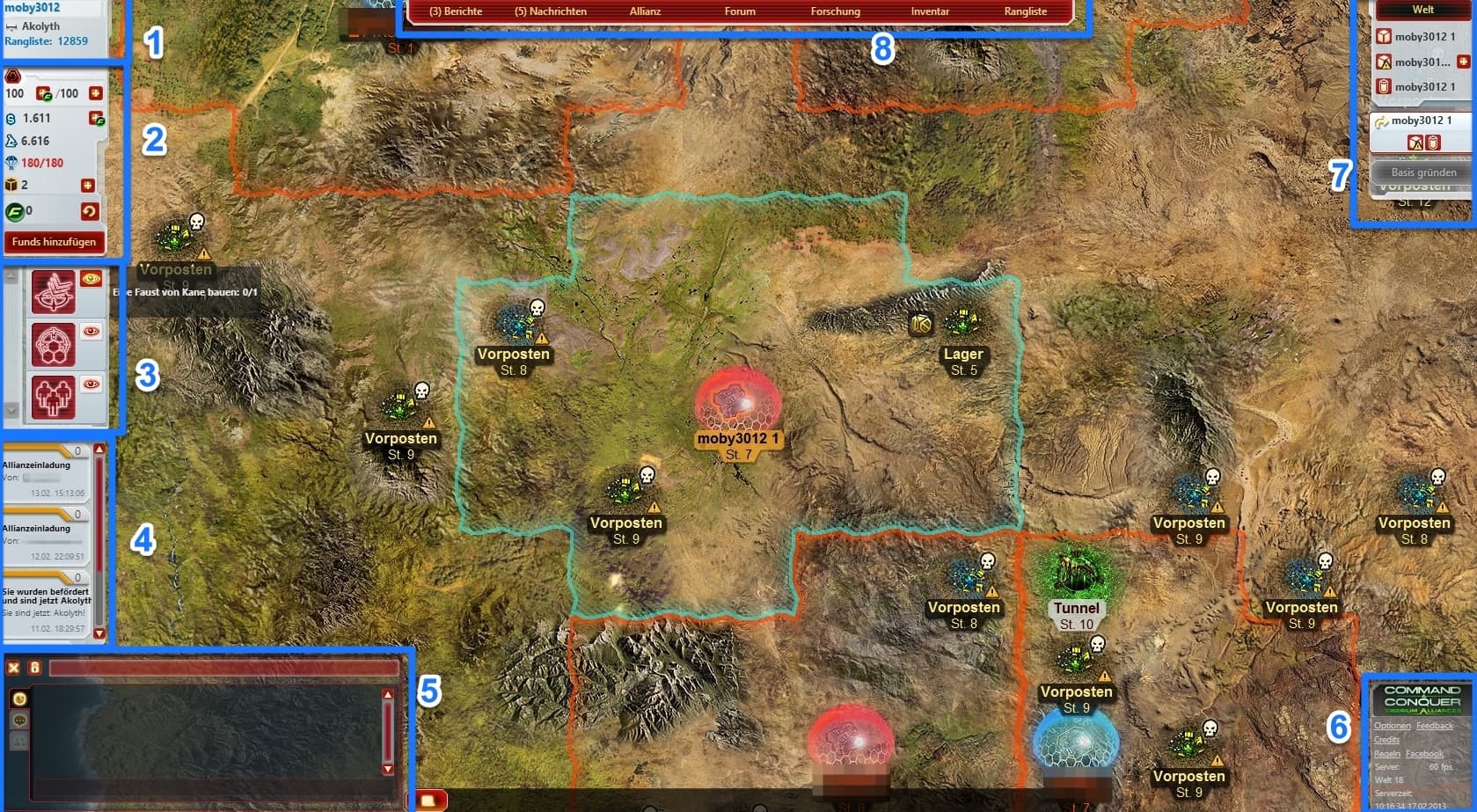Open the supply crate plus icon
1477x812 pixels.
pyautogui.click(x=88, y=183)
